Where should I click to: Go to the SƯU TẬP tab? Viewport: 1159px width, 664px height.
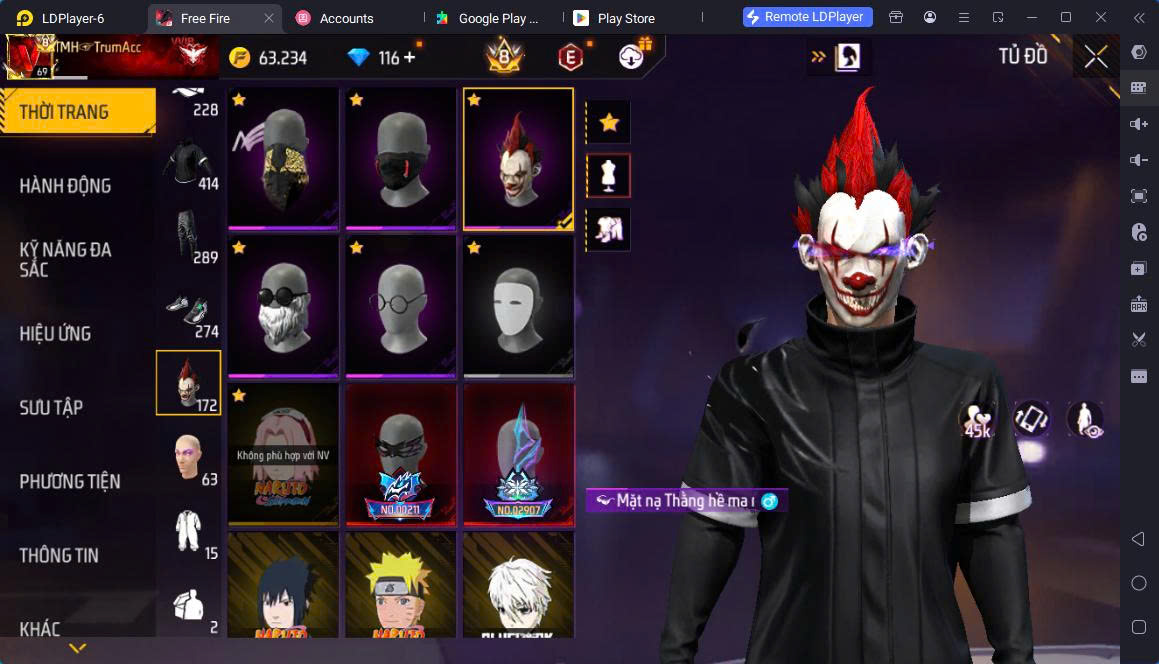[x=51, y=407]
